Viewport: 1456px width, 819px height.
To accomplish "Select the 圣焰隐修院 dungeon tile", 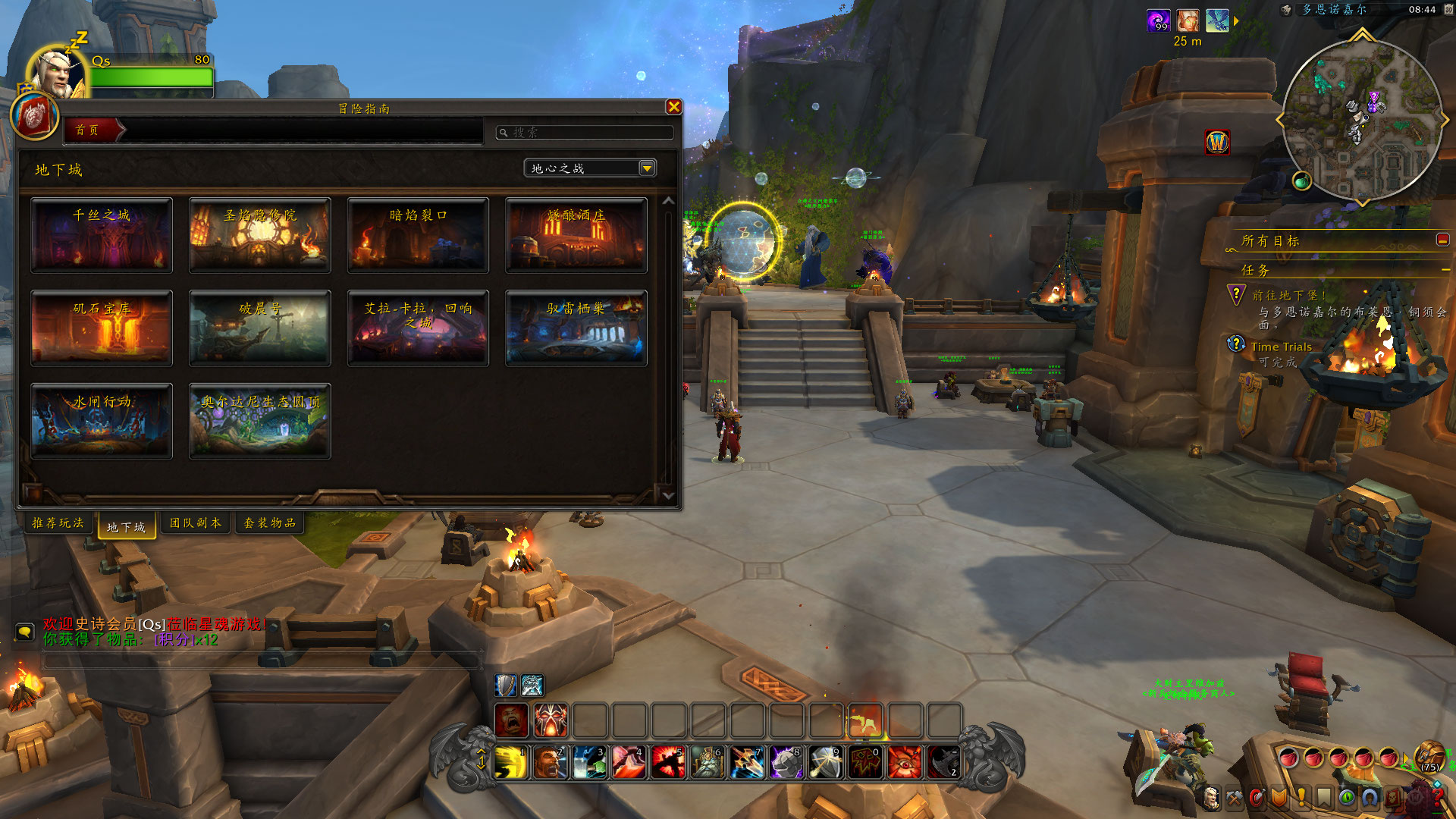I will 259,235.
